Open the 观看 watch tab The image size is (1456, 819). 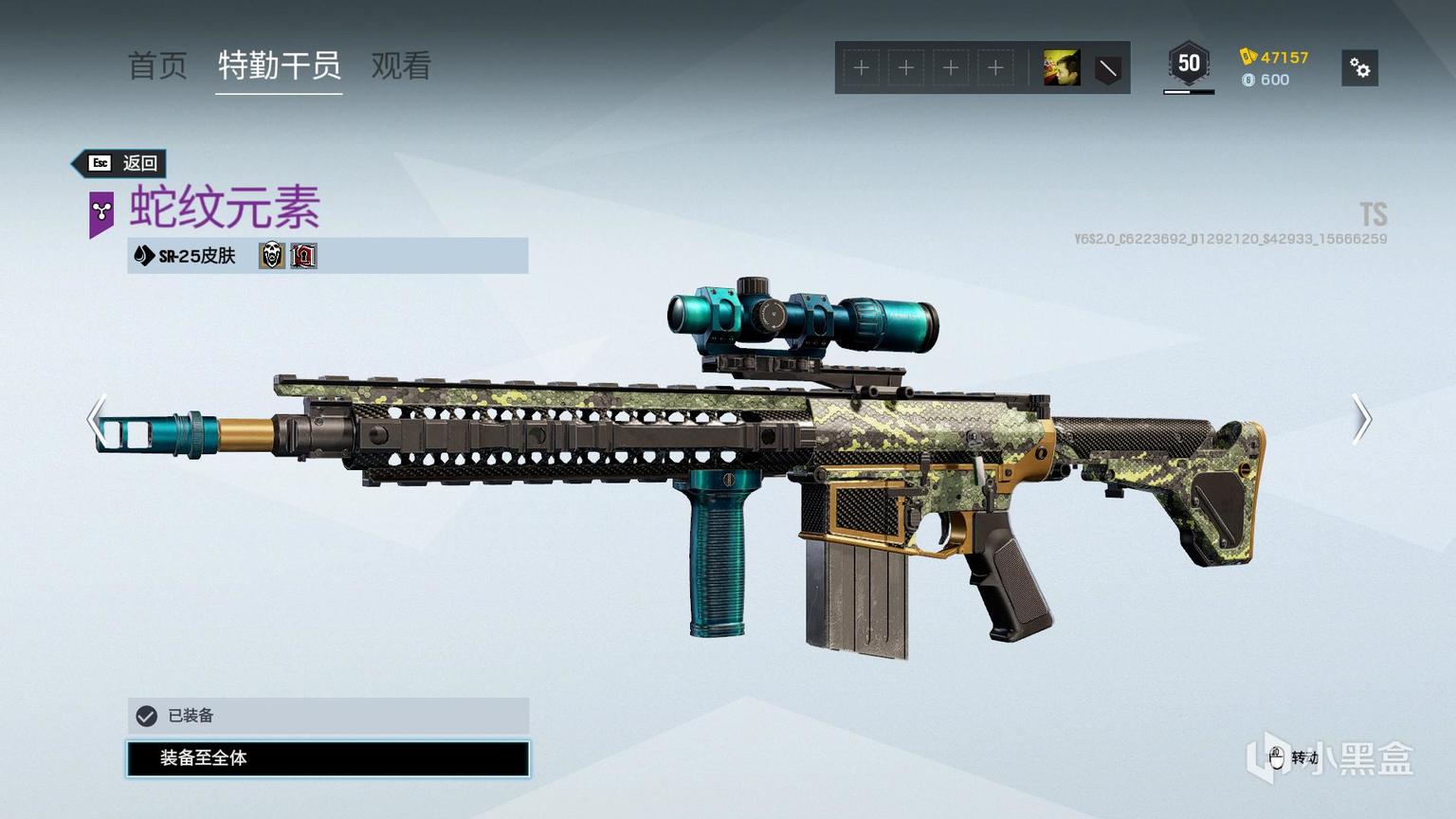[x=401, y=65]
